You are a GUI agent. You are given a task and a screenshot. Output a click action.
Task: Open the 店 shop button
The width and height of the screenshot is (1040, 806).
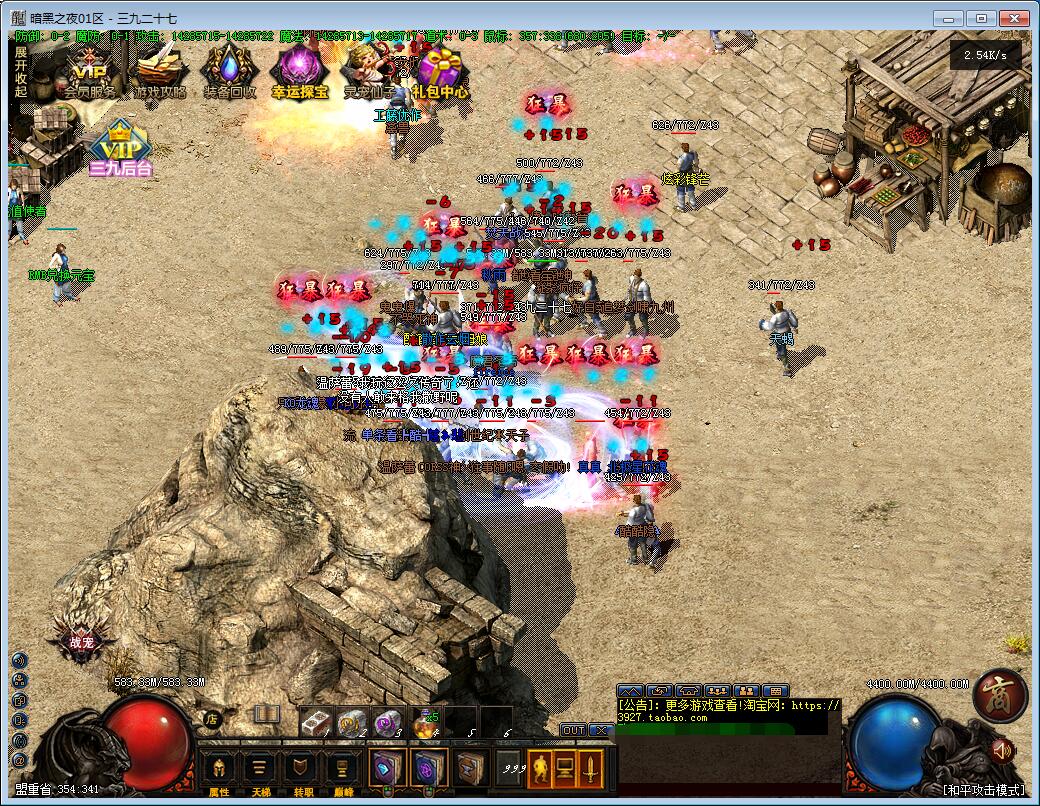click(x=210, y=718)
